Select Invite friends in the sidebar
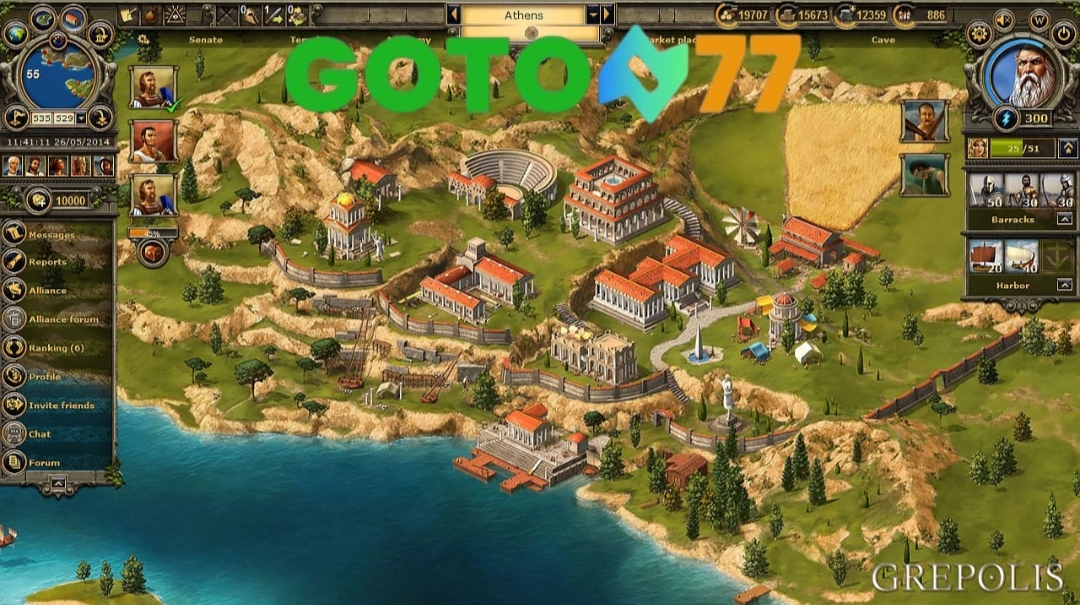Image resolution: width=1080 pixels, height=605 pixels. click(61, 405)
